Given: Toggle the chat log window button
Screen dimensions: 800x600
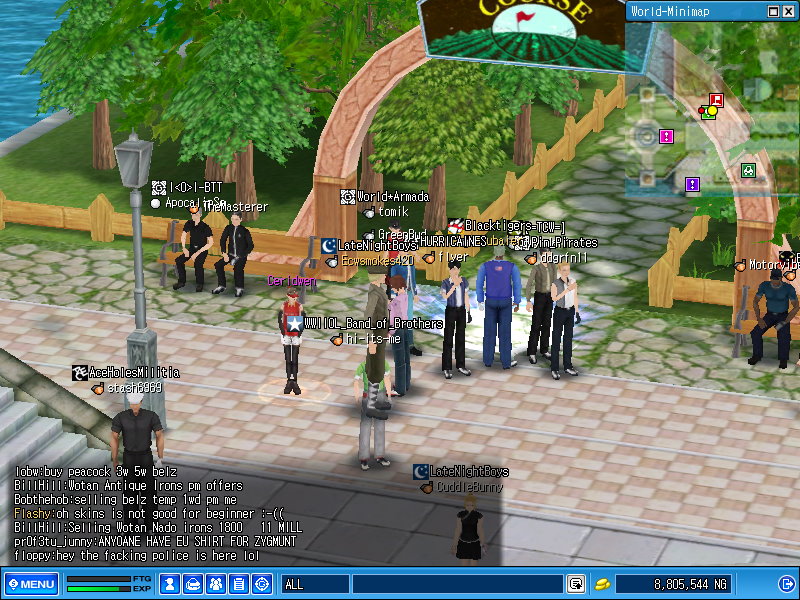Looking at the screenshot, I should point(576,584).
